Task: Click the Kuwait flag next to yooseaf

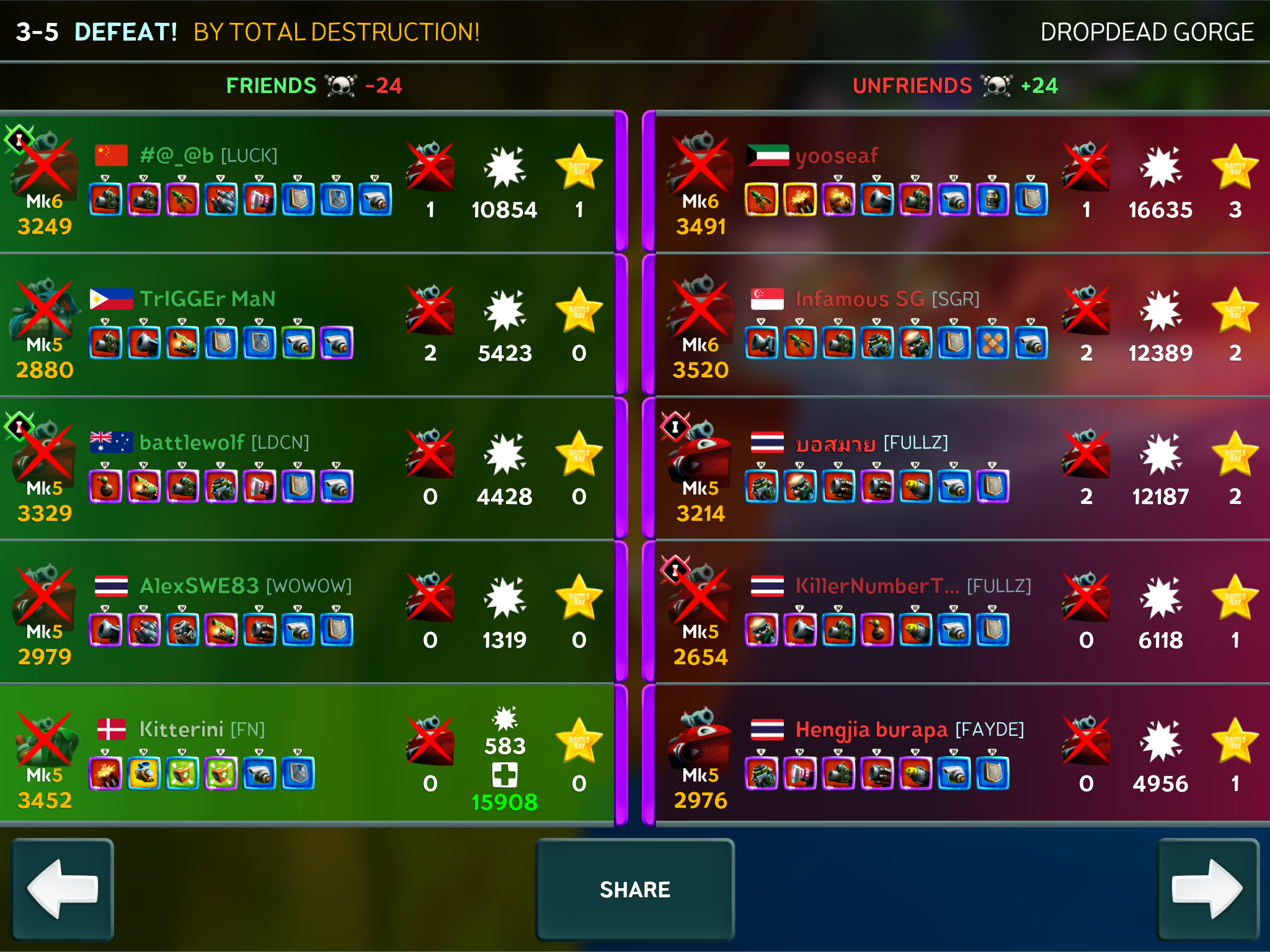Action: pos(767,155)
